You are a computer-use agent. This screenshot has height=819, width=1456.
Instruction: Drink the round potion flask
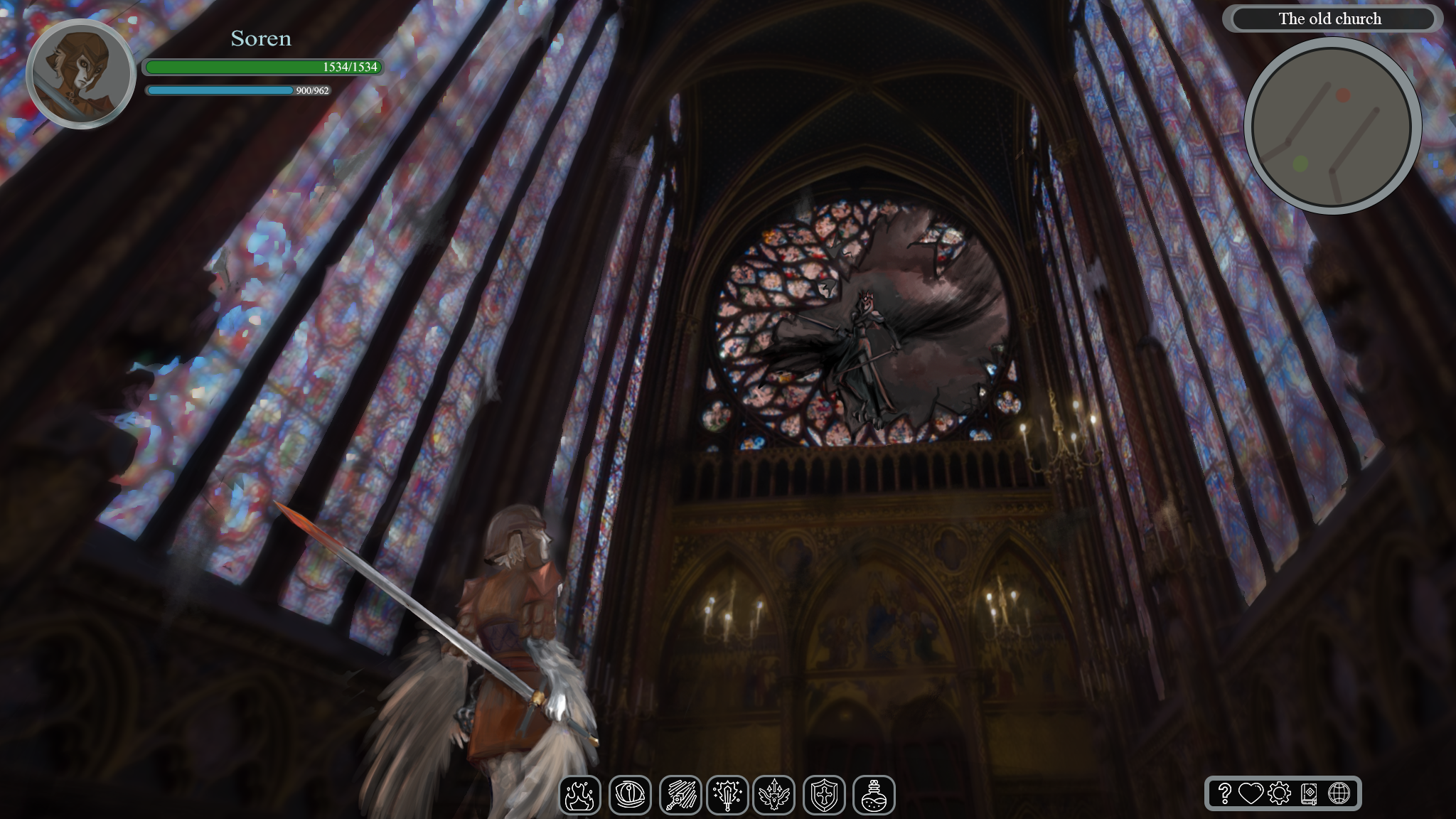pos(874,795)
